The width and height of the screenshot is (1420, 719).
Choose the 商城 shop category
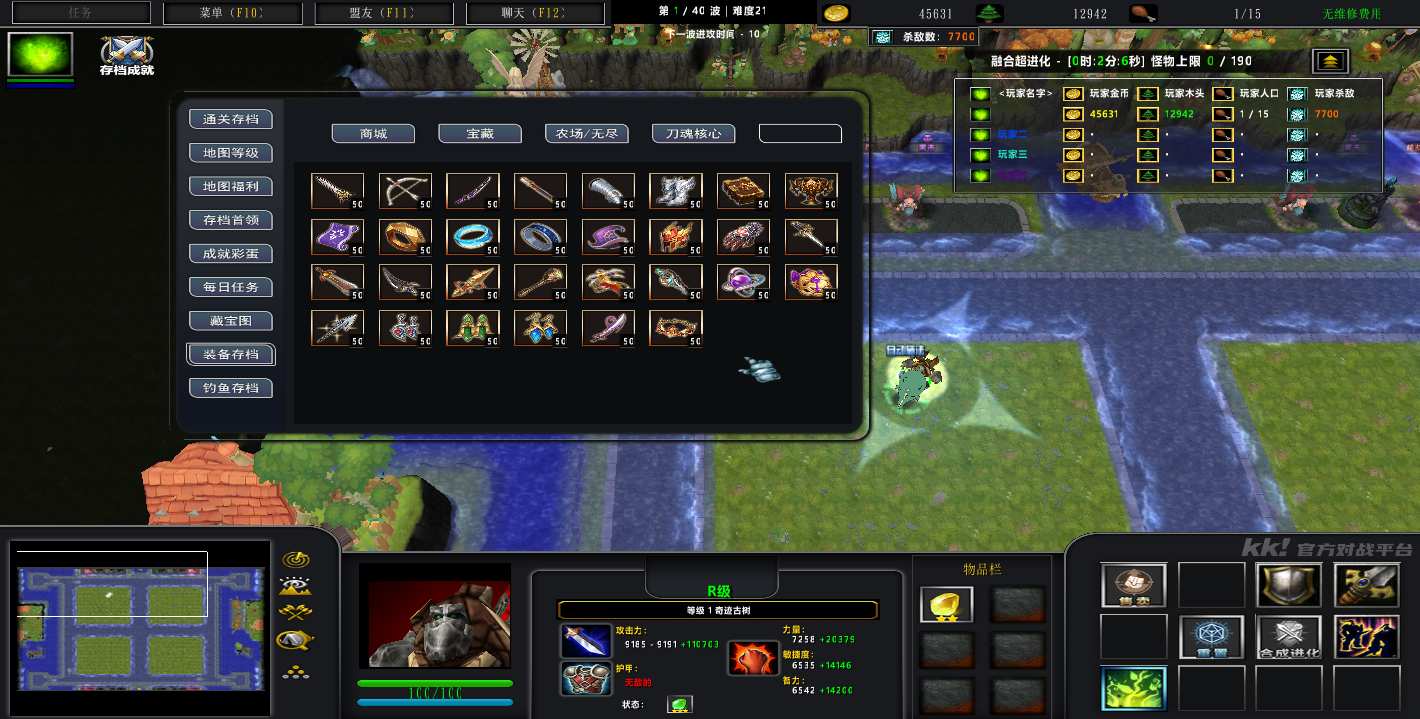[x=373, y=134]
